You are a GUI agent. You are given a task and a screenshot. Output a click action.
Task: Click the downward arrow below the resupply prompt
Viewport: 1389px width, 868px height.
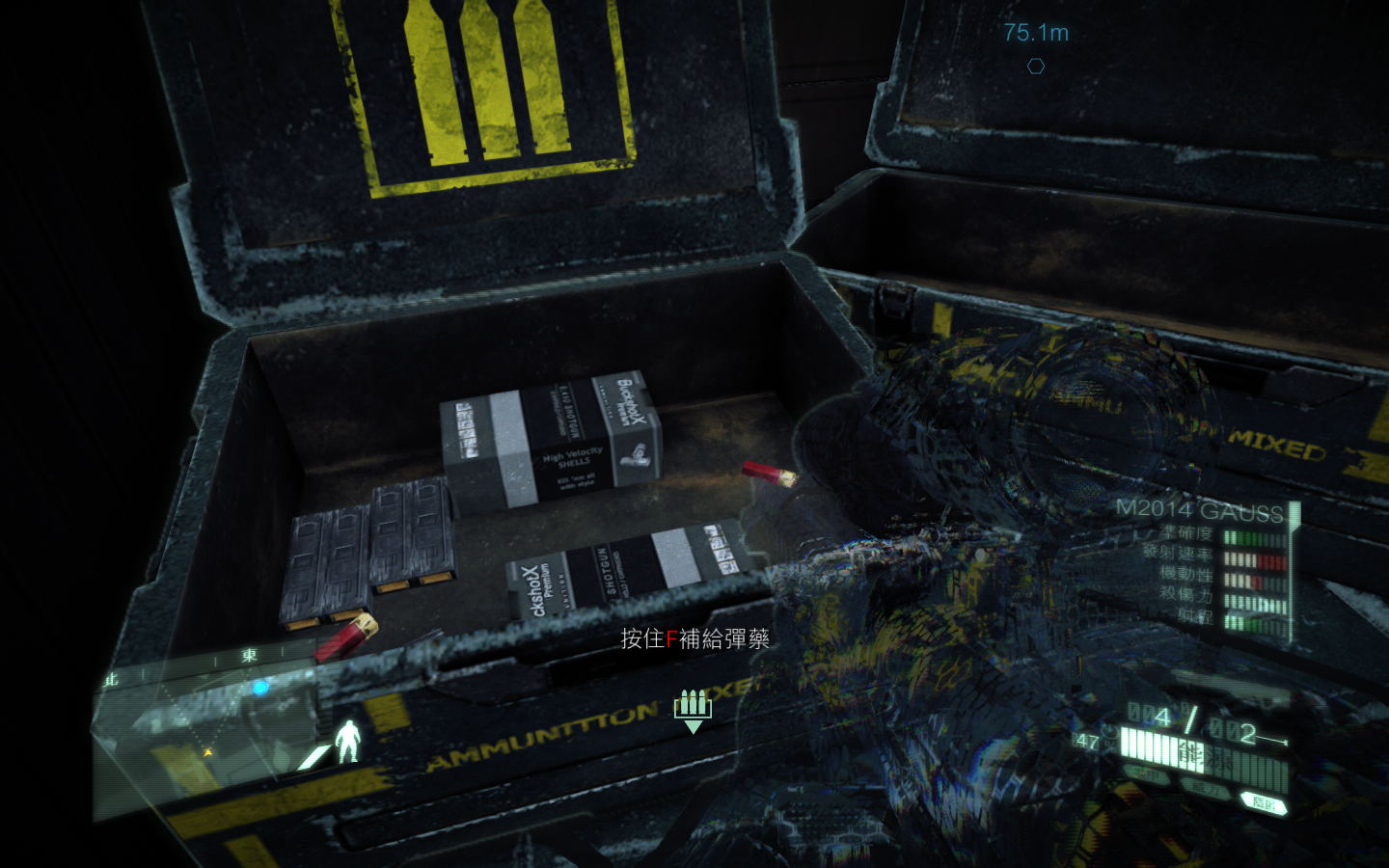pos(694,724)
